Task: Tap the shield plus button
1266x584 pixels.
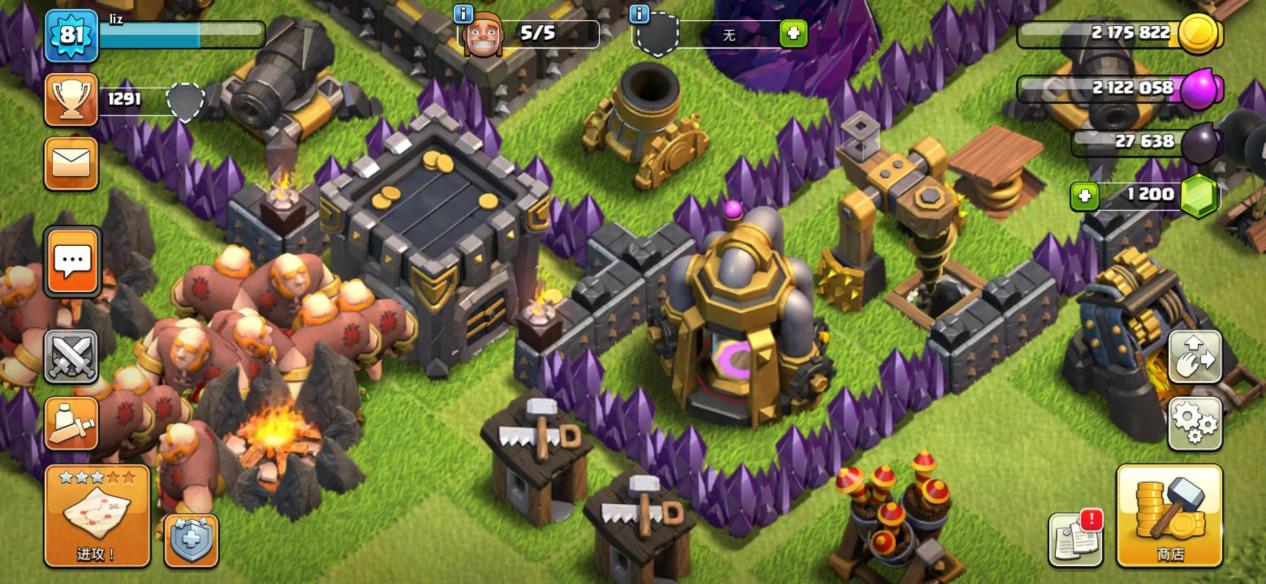Action: tap(190, 540)
